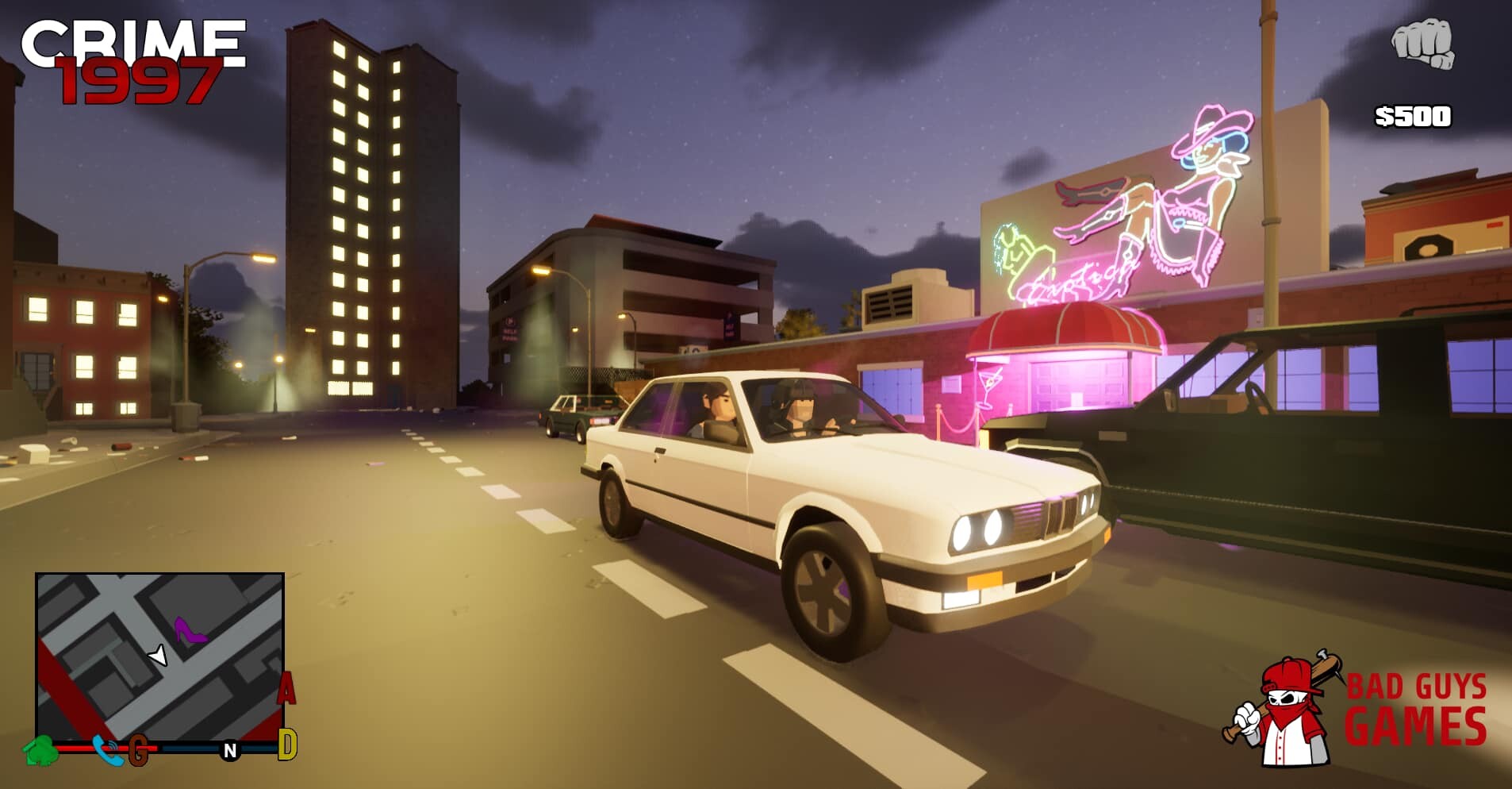Click the white player arrow on the minimap
This screenshot has width=1512, height=789.
[x=156, y=655]
